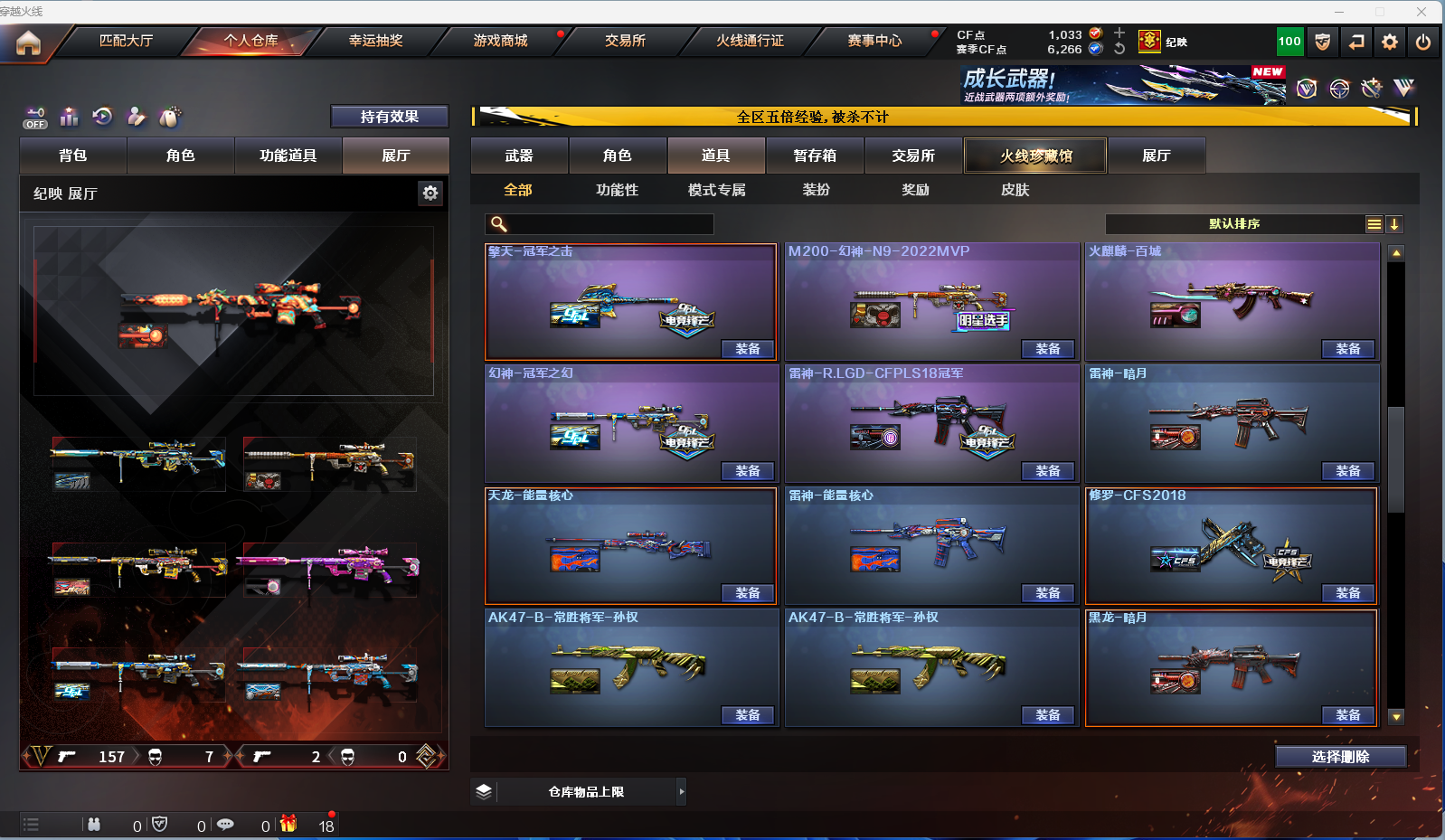Screen dimensions: 1445x840
Task: Open the 交易所 top menu entry
Action: click(625, 41)
